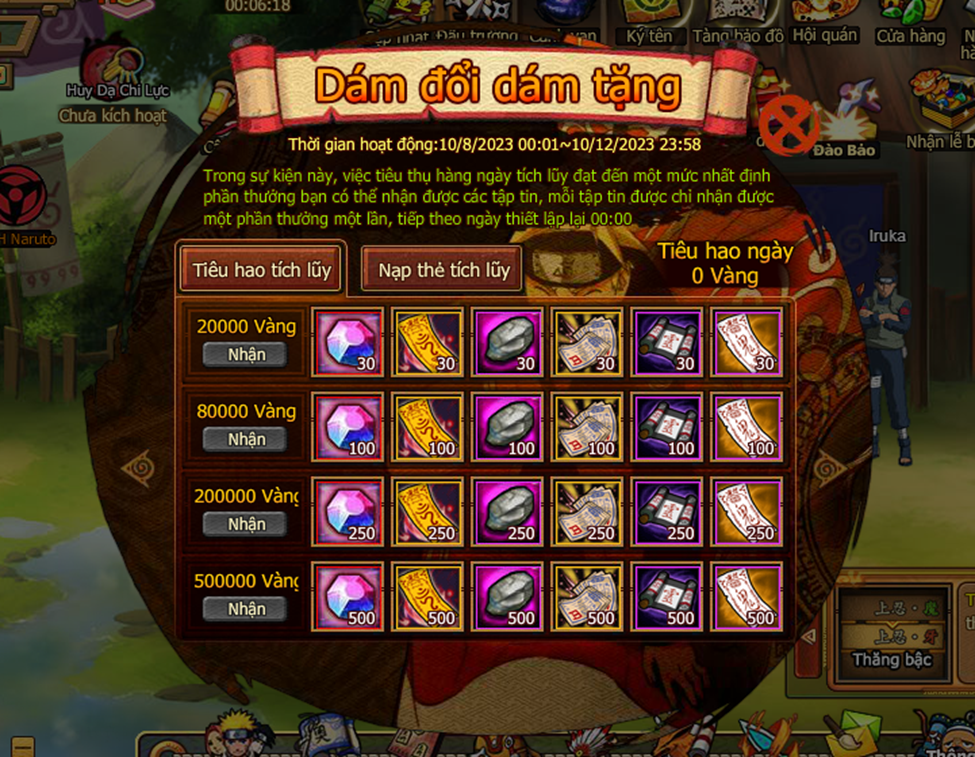This screenshot has width=975, height=757.
Task: Open the Nạp thẻ tích lũy tab
Action: pyautogui.click(x=443, y=269)
